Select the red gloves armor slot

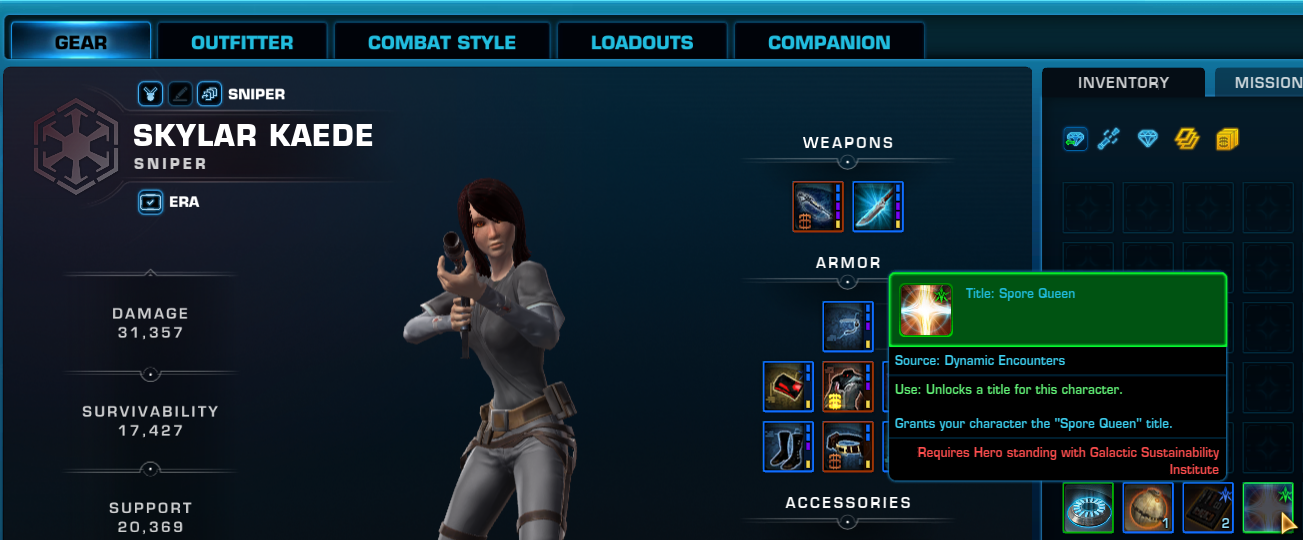coord(788,387)
